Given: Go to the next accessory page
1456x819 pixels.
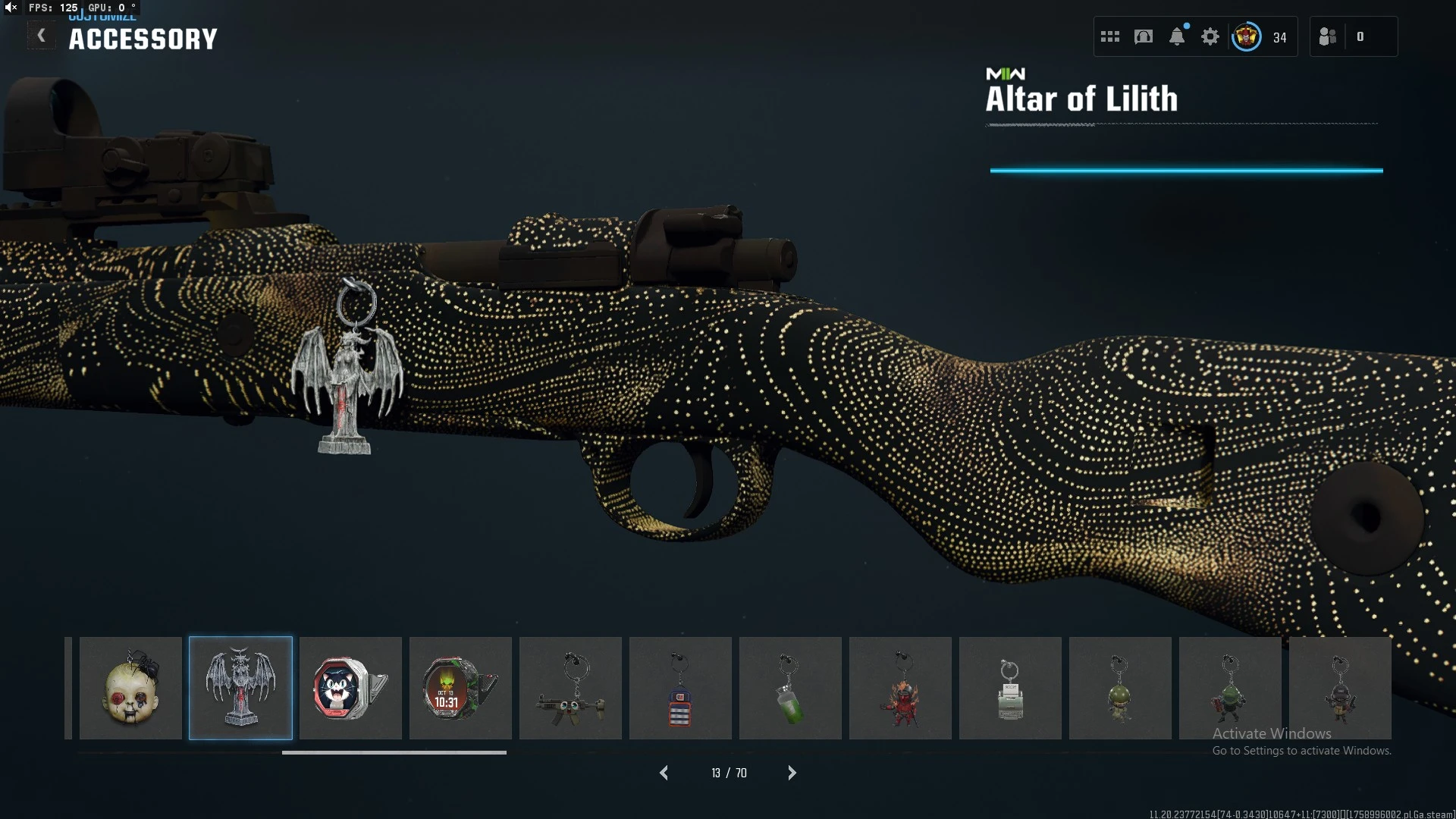Looking at the screenshot, I should click(x=792, y=773).
